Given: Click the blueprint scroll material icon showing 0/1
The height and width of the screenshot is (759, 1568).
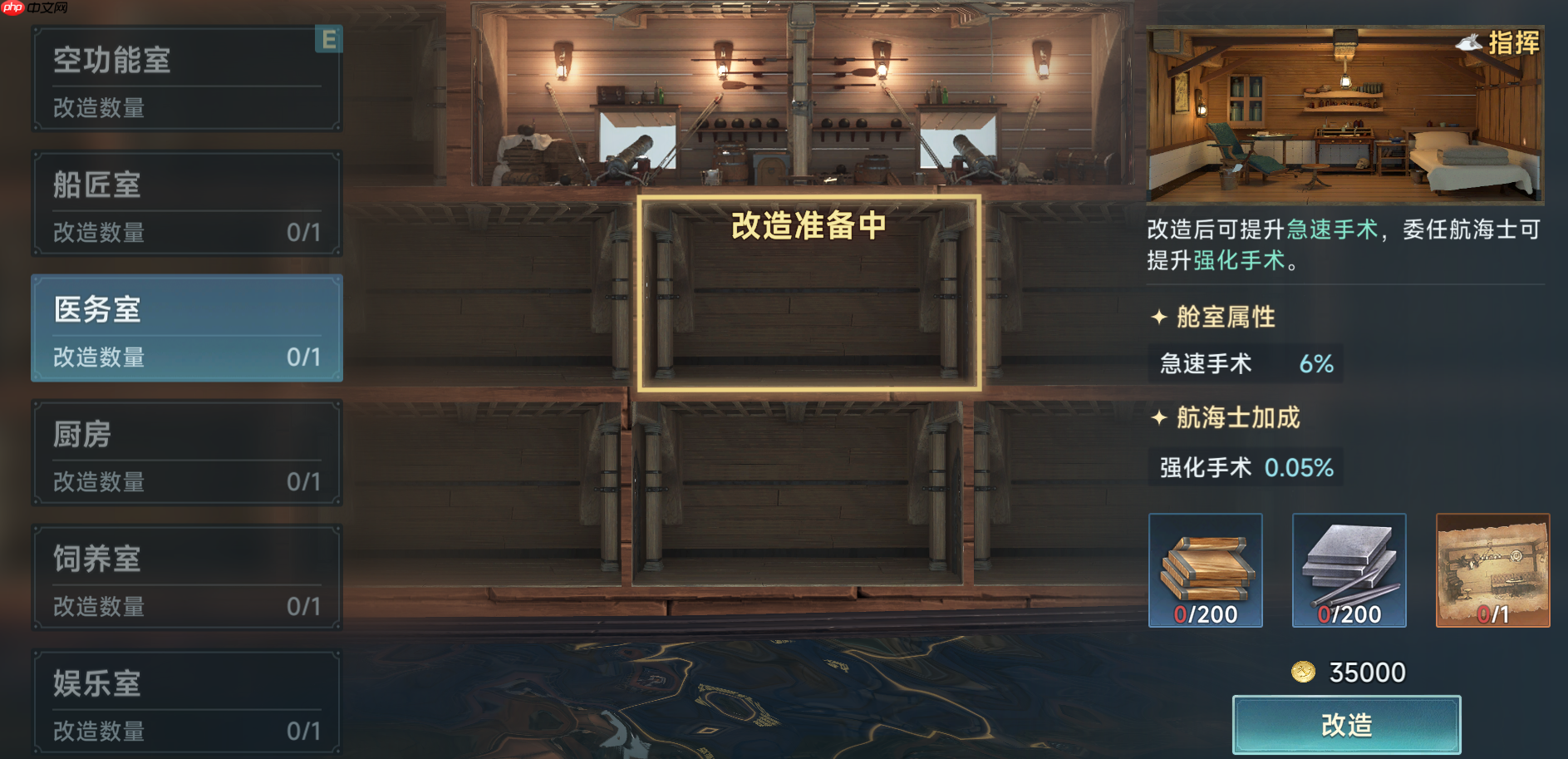Looking at the screenshot, I should click(x=1492, y=569).
